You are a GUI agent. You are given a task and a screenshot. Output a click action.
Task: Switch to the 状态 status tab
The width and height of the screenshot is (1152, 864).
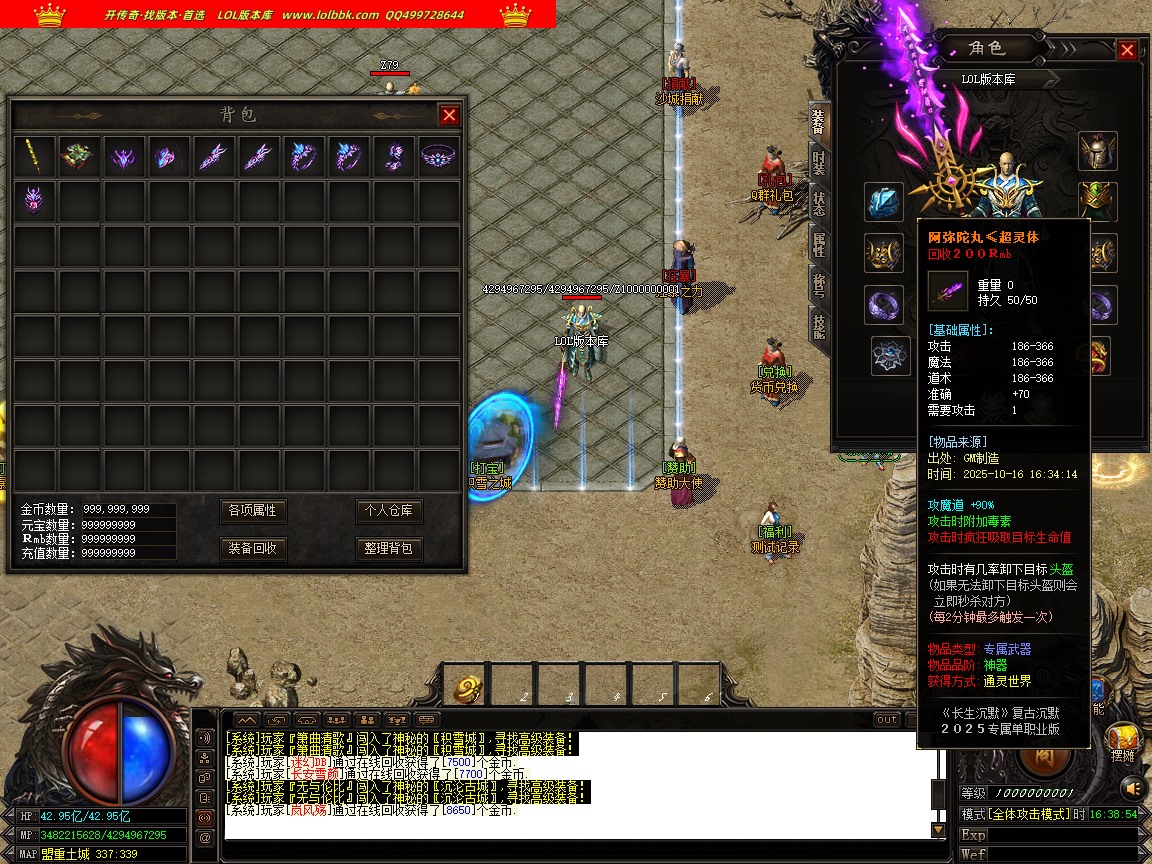coord(819,203)
